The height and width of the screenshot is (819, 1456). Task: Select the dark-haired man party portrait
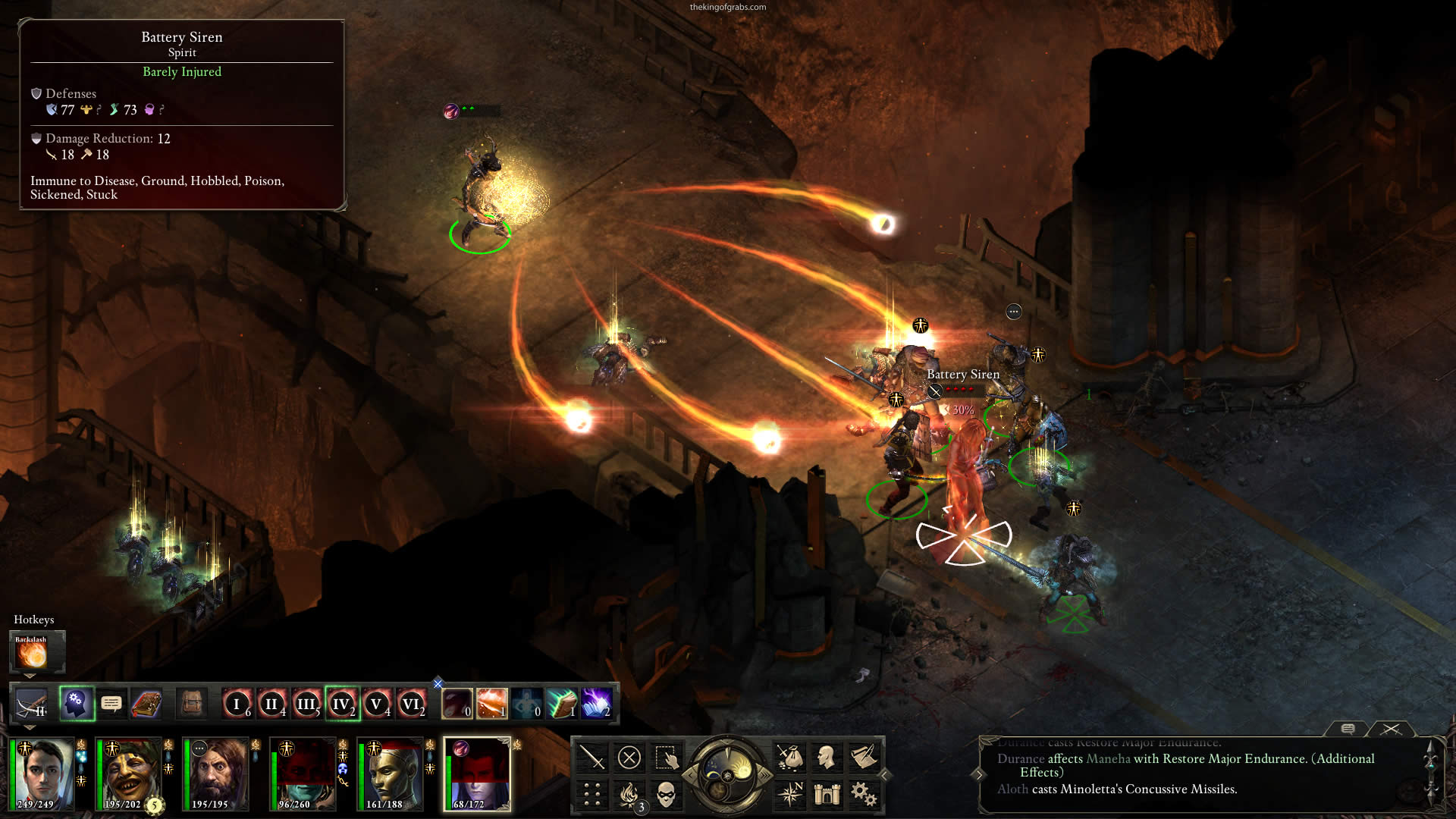click(x=44, y=773)
